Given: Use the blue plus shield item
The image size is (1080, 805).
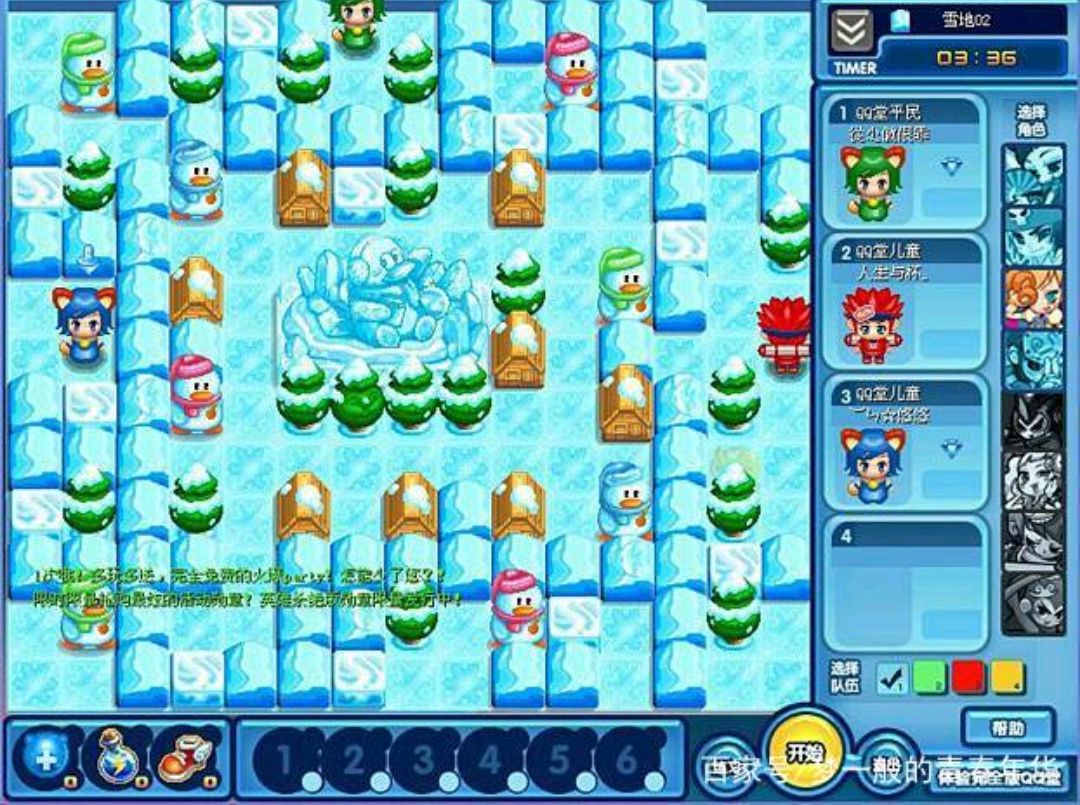Looking at the screenshot, I should [47, 754].
